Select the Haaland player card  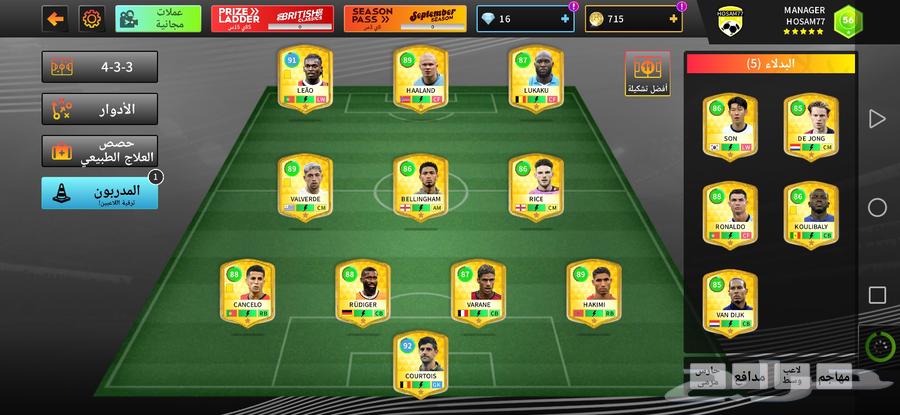click(x=419, y=78)
